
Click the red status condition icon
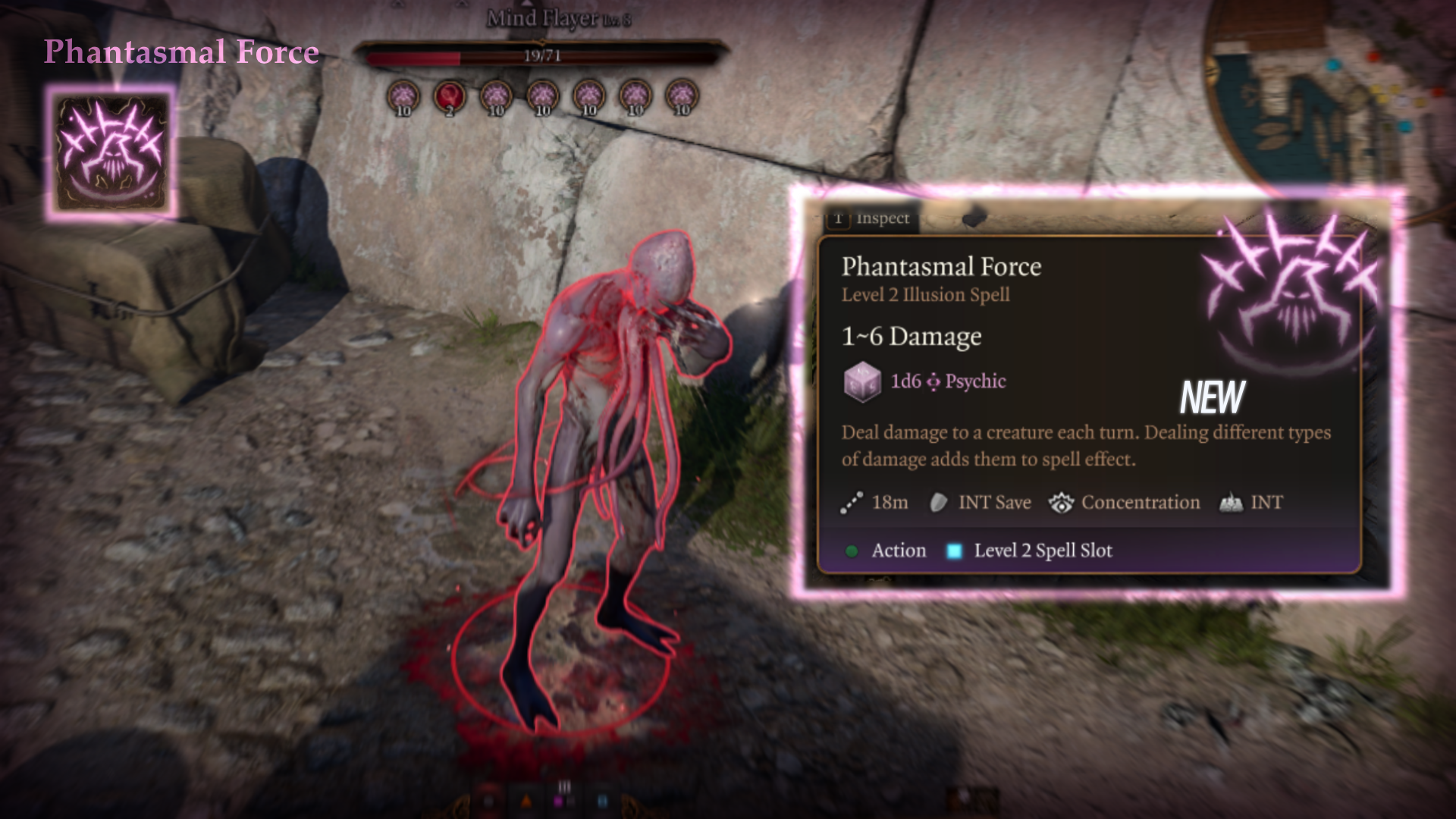(449, 97)
